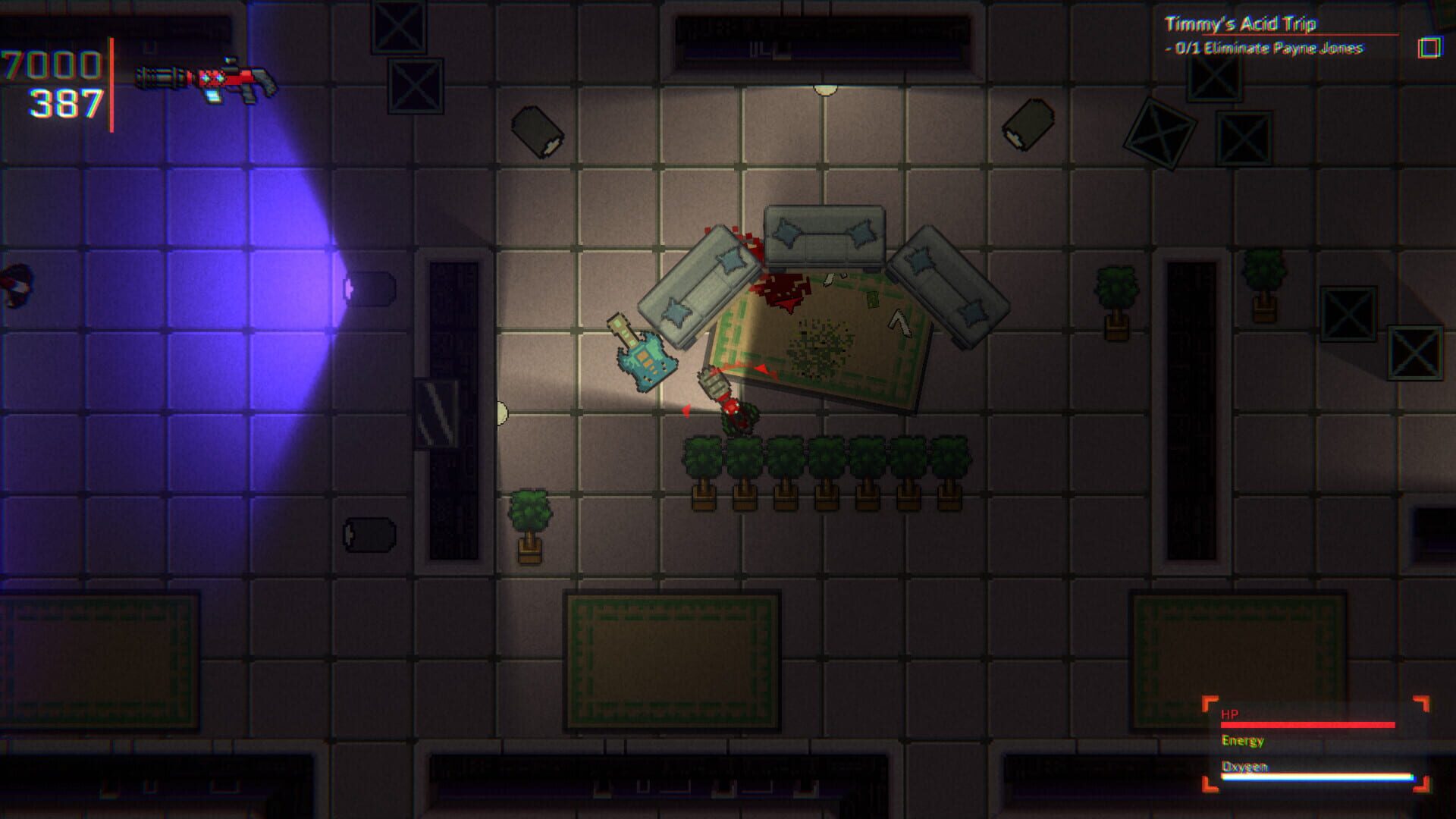Select the small potted plant near the pillar
The image size is (1456, 819).
click(531, 523)
